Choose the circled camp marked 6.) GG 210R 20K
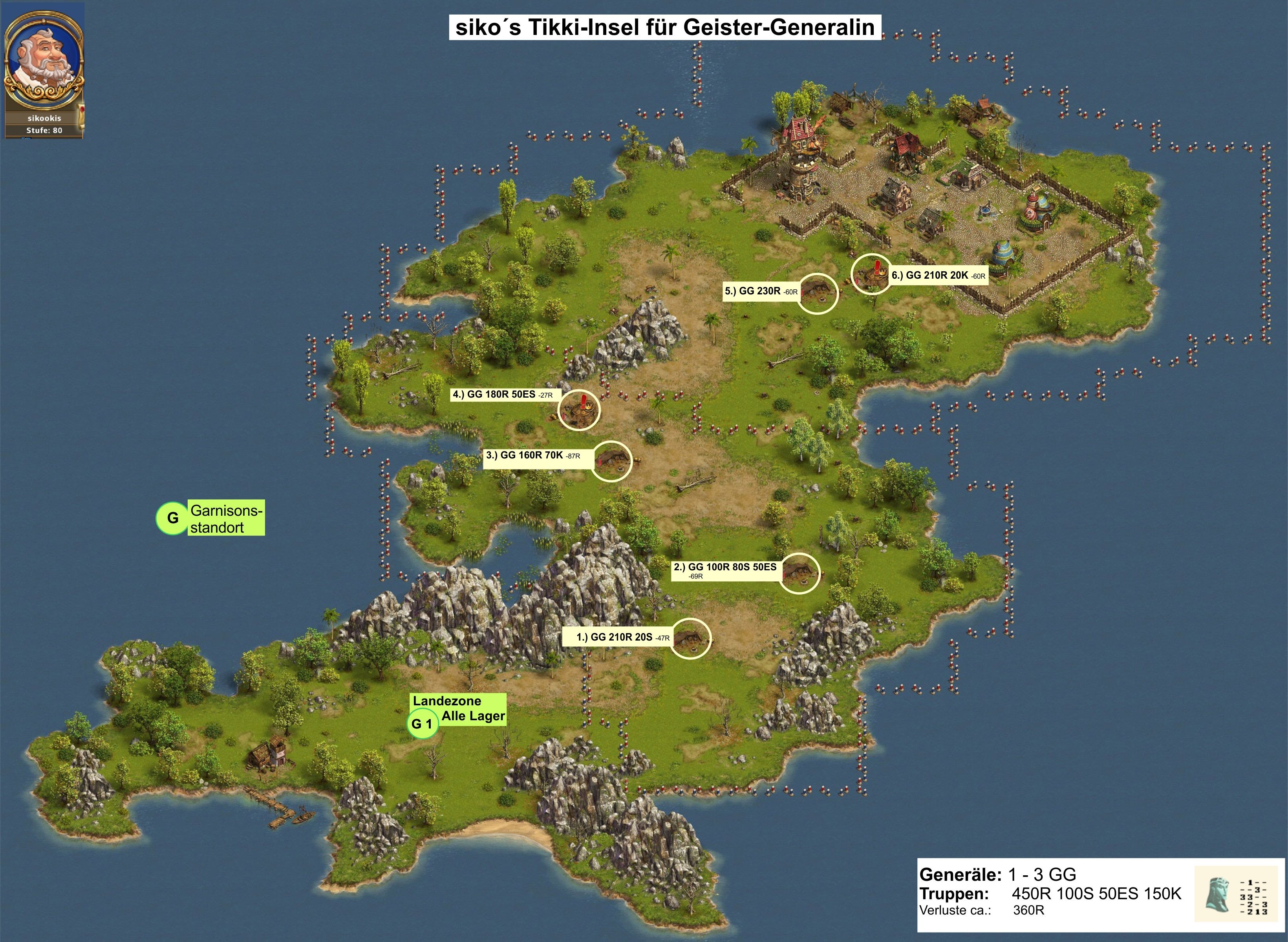The image size is (1288, 942). pyautogui.click(x=871, y=274)
